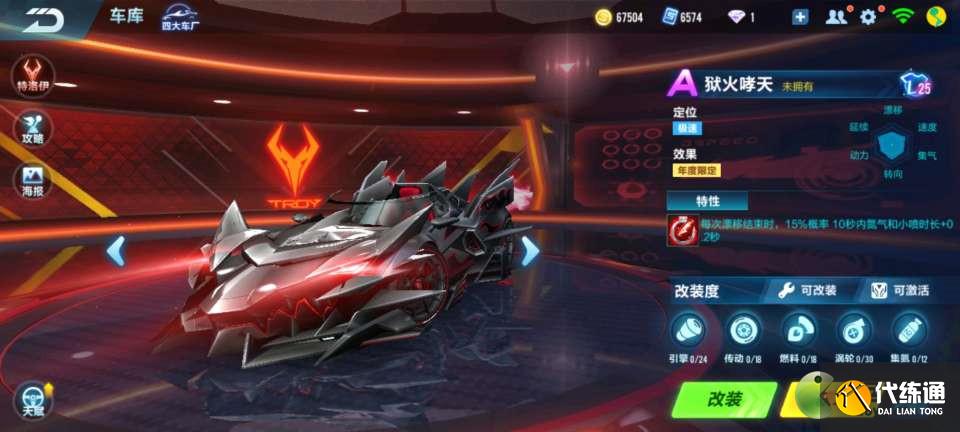This screenshot has width=960, height=432.
Task: Choose the 集氮 nitro bottle part
Action: point(907,330)
